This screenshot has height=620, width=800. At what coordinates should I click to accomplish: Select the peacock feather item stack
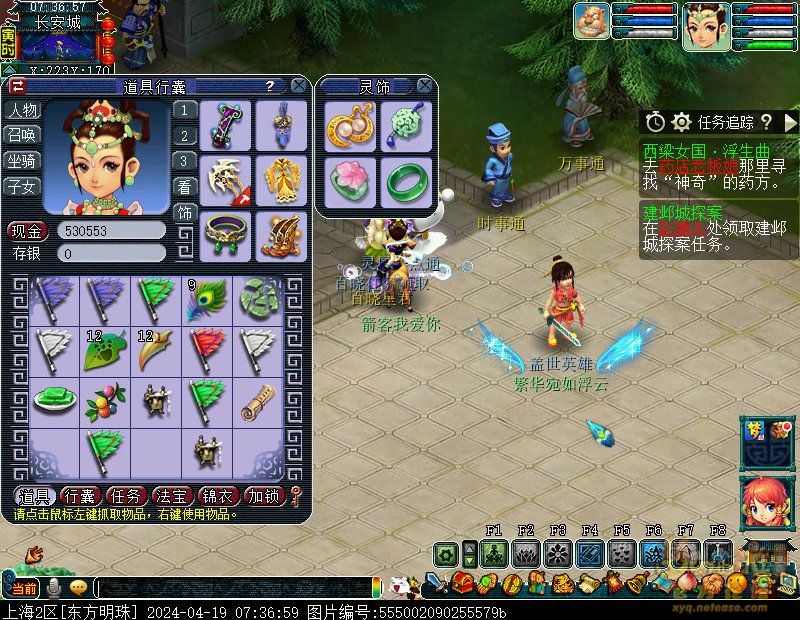(207, 300)
